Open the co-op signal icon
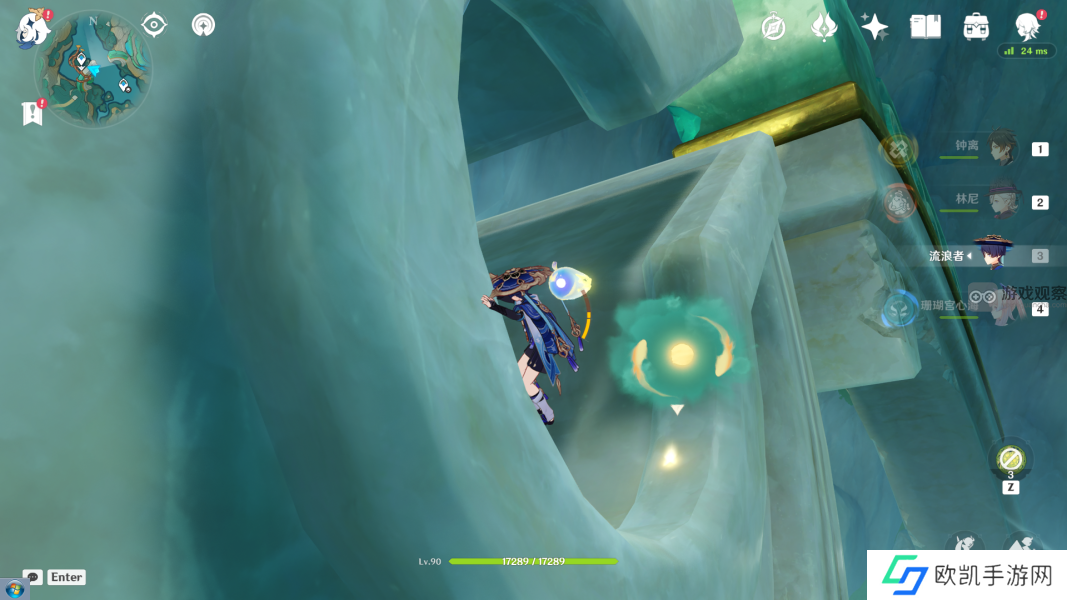Image resolution: width=1067 pixels, height=600 pixels. (x=204, y=24)
